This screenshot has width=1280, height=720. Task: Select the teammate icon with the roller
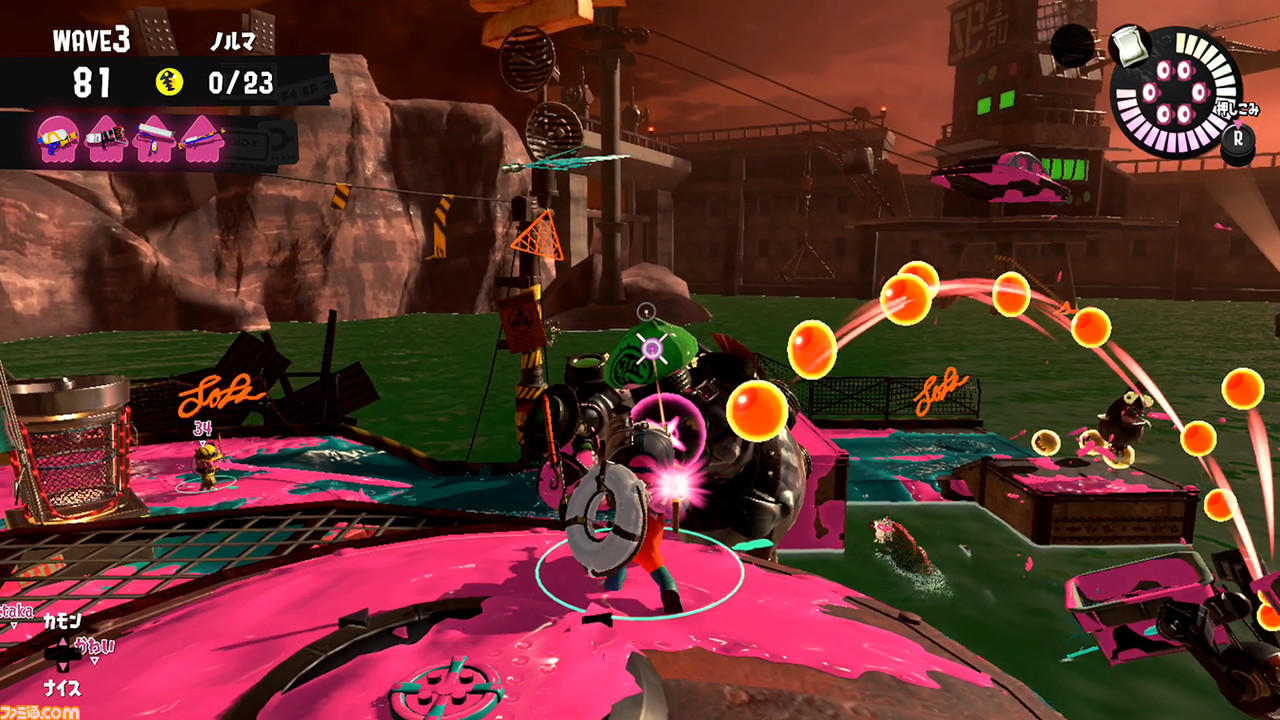point(155,138)
